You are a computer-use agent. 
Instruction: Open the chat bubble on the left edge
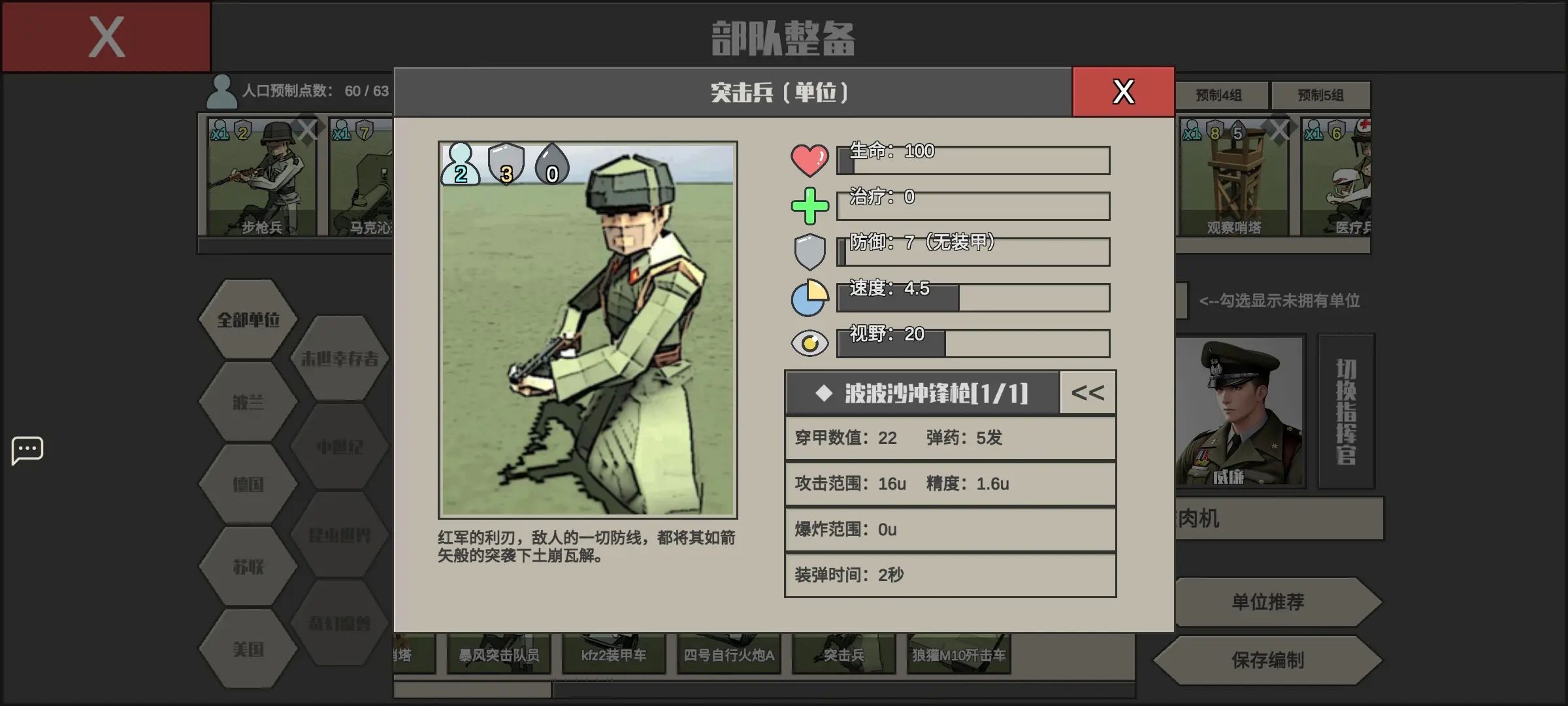pos(27,449)
